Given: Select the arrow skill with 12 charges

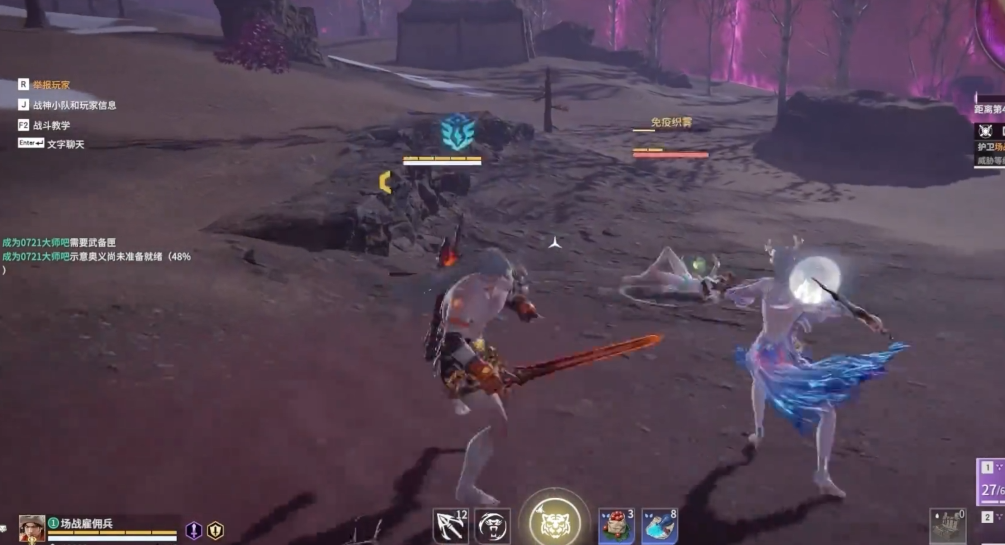Looking at the screenshot, I should pos(450,526).
